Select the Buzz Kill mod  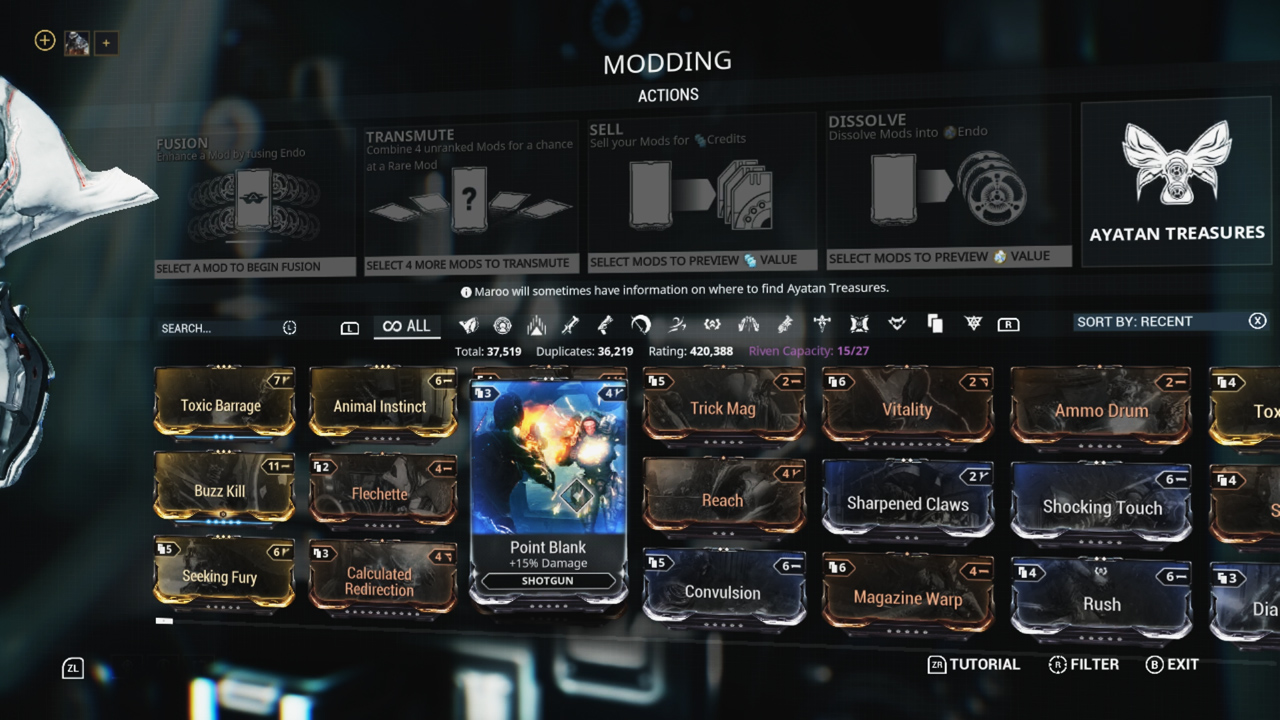point(223,489)
